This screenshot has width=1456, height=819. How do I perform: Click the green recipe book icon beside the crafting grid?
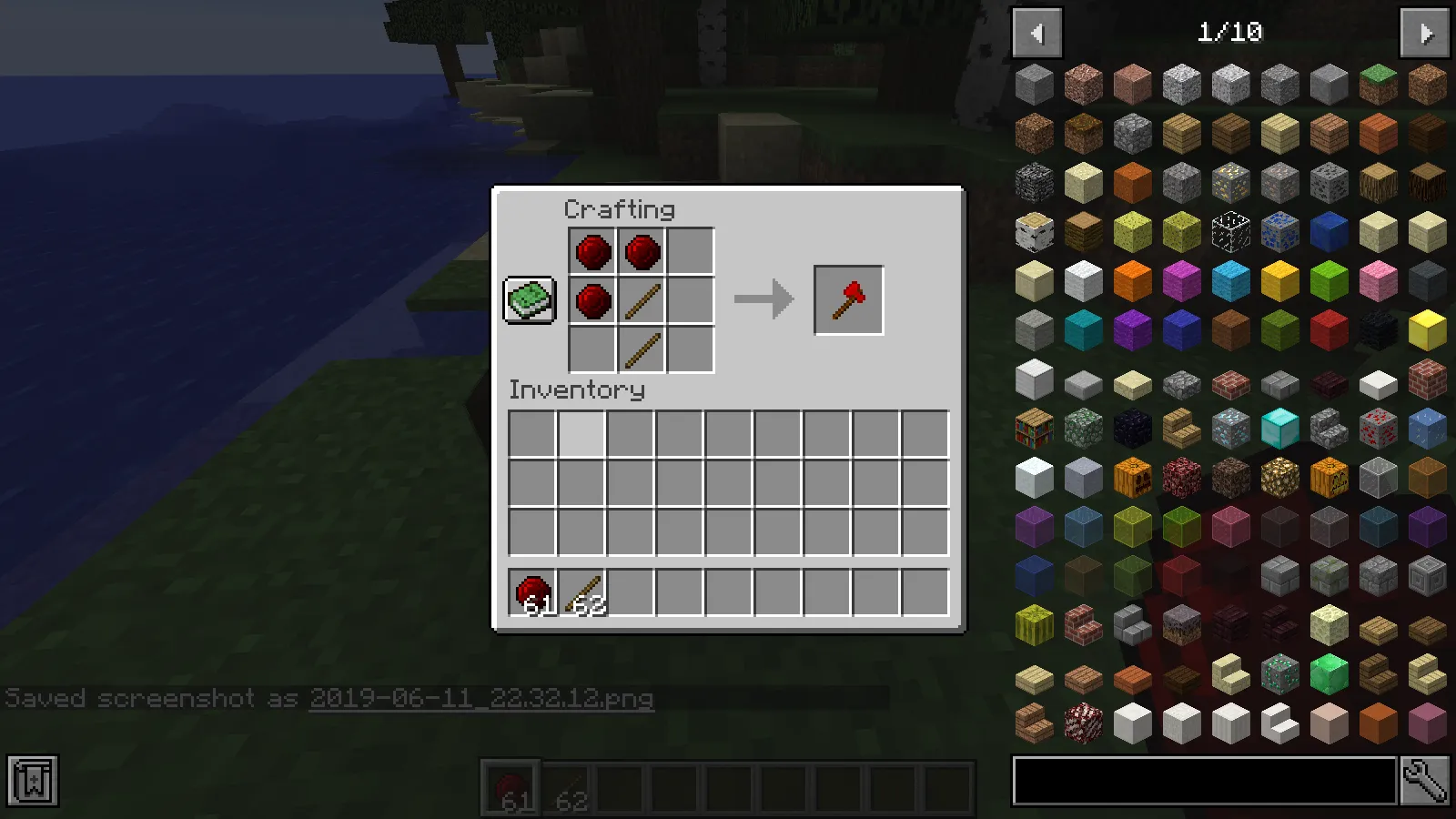coord(530,298)
